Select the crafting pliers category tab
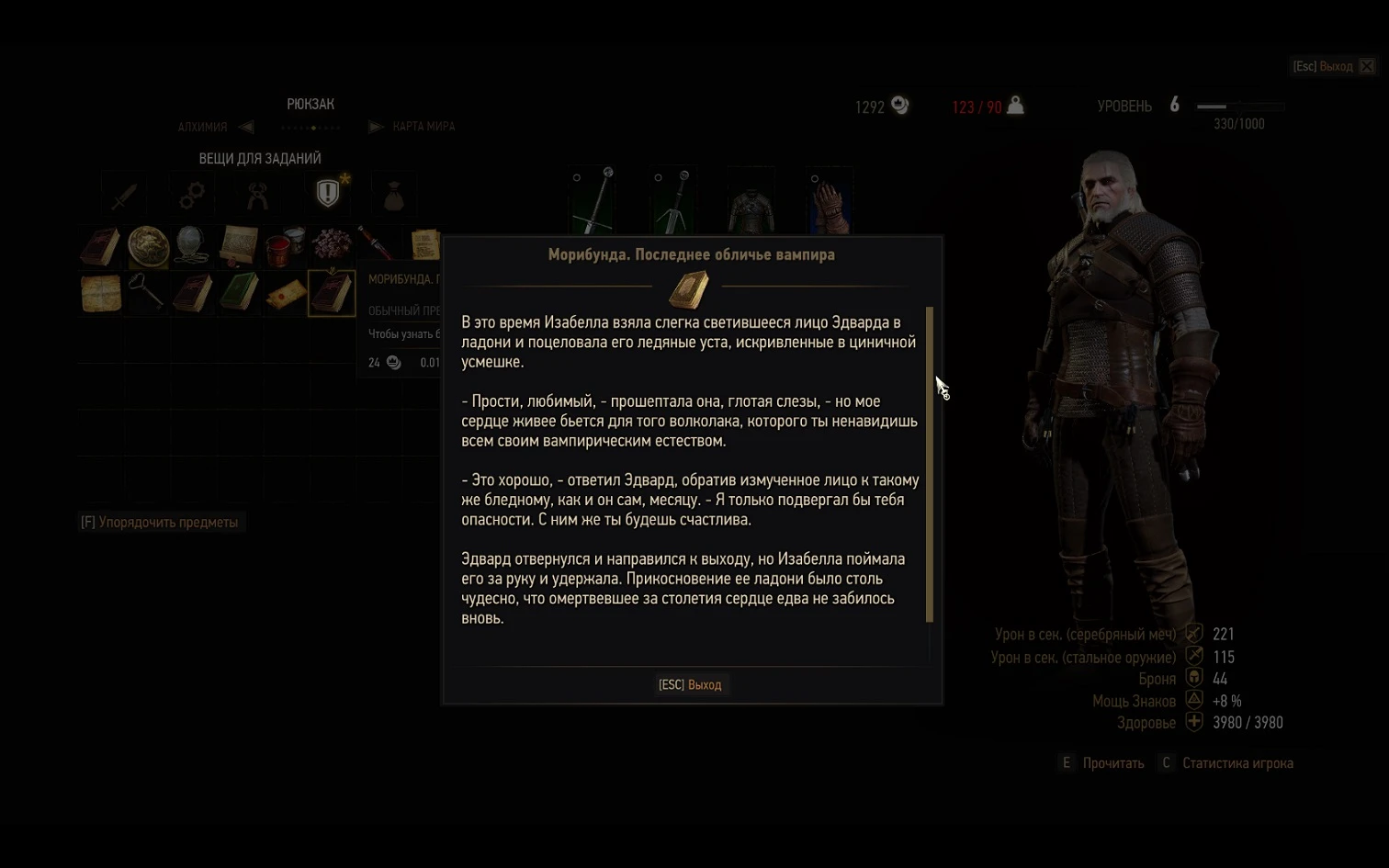 [x=258, y=195]
